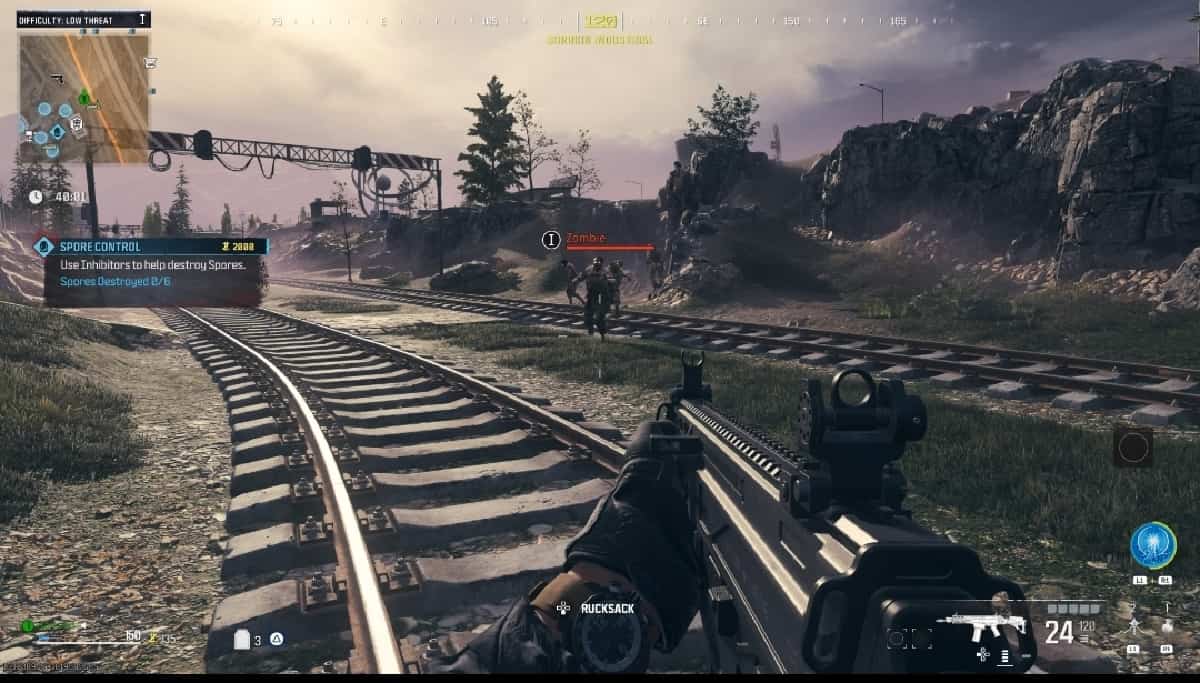Activate the blue Field Upgrade orb
Screen dimensions: 1200x683
[x=1152, y=545]
